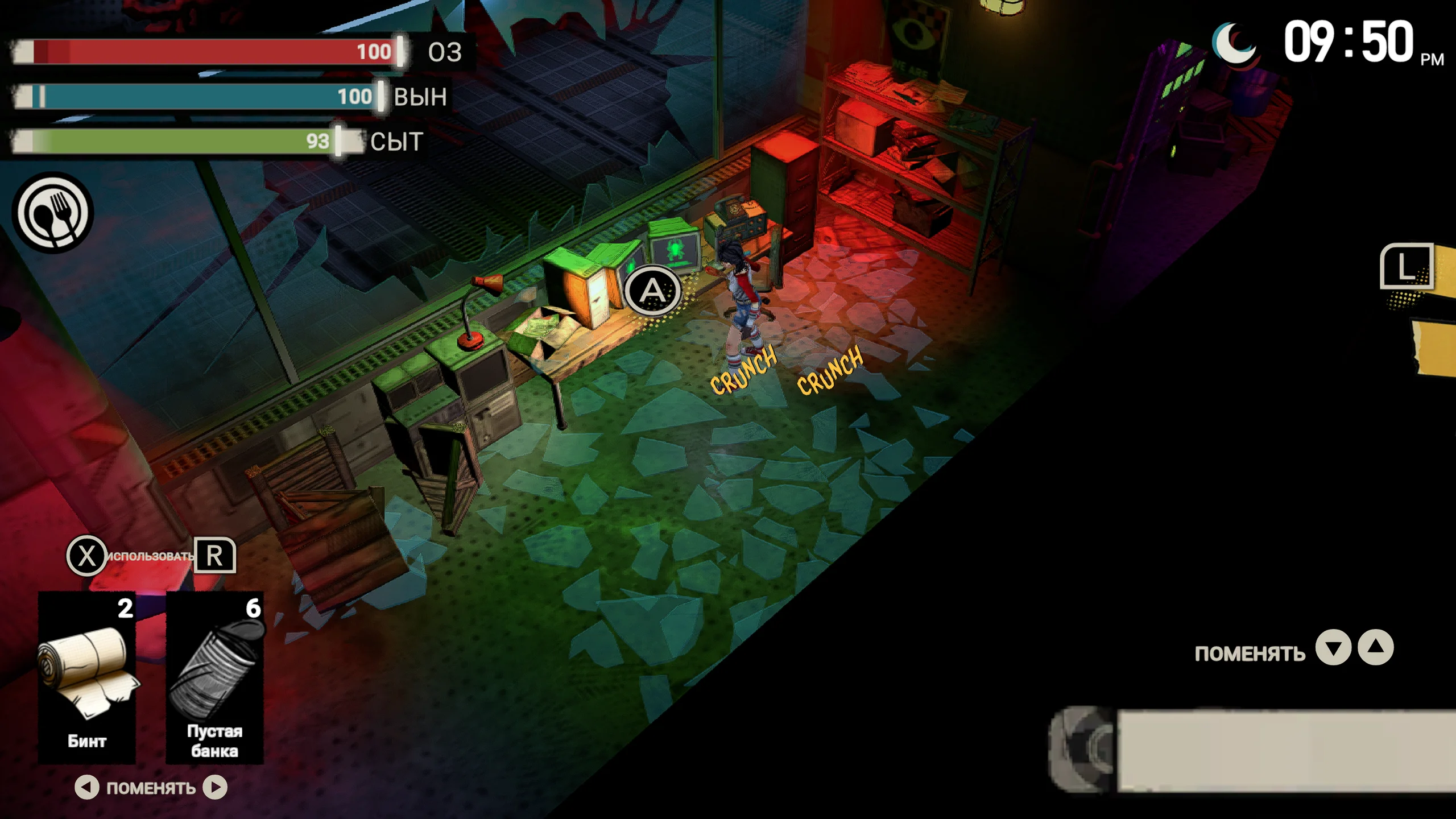Select the Пустая банка empty can slot
The width and height of the screenshot is (1456, 819).
click(x=214, y=677)
